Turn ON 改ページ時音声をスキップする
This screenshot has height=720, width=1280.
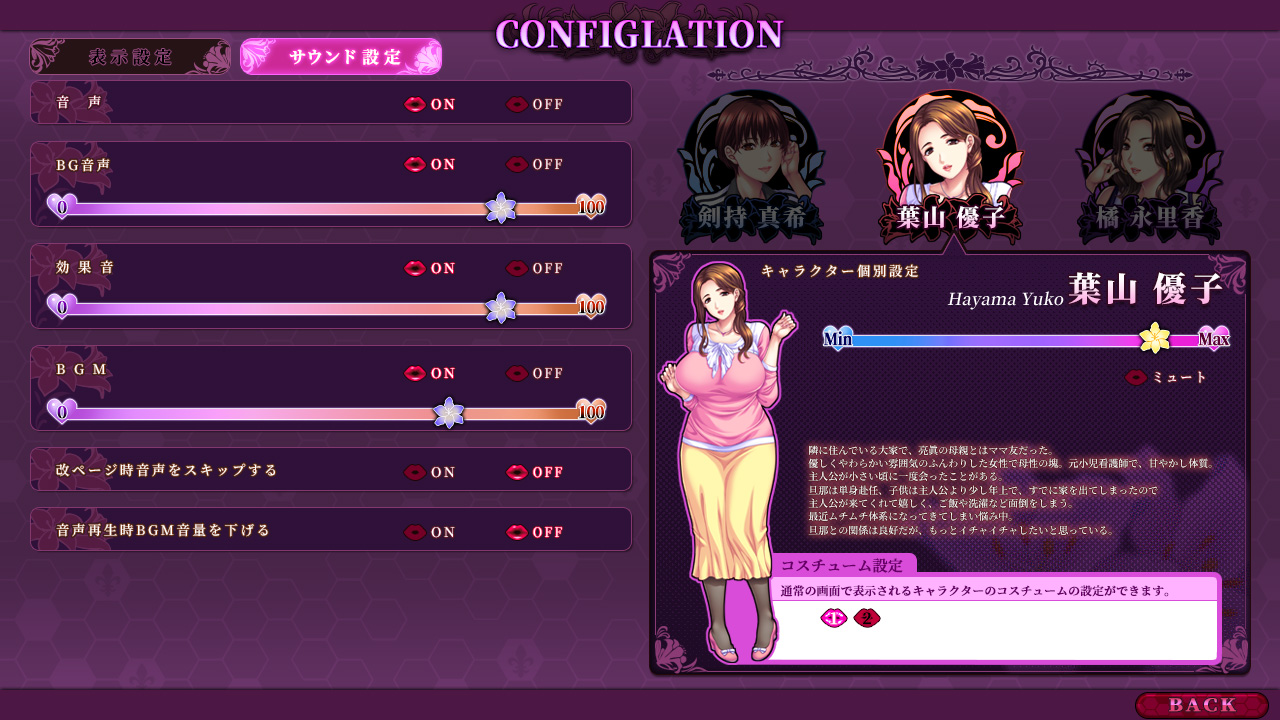430,472
